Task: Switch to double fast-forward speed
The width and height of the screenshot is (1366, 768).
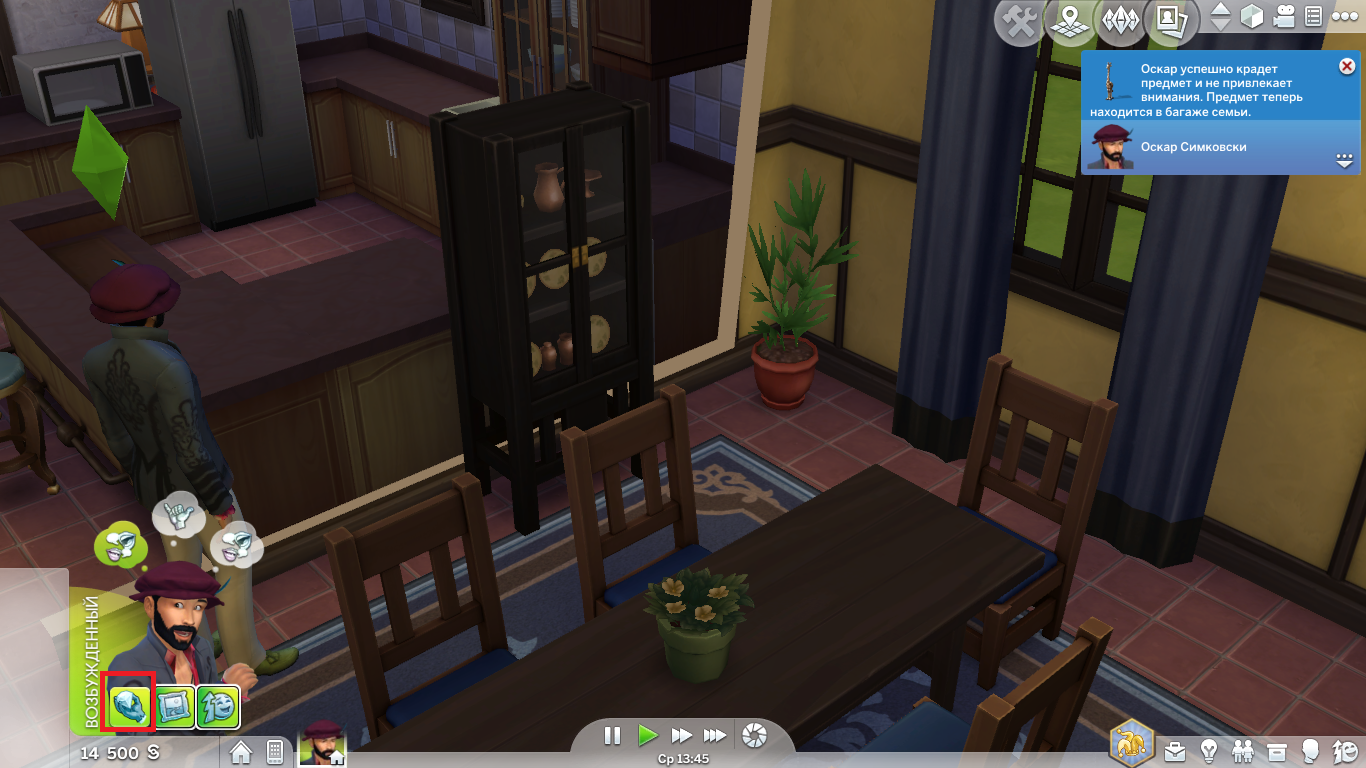Action: (x=681, y=736)
